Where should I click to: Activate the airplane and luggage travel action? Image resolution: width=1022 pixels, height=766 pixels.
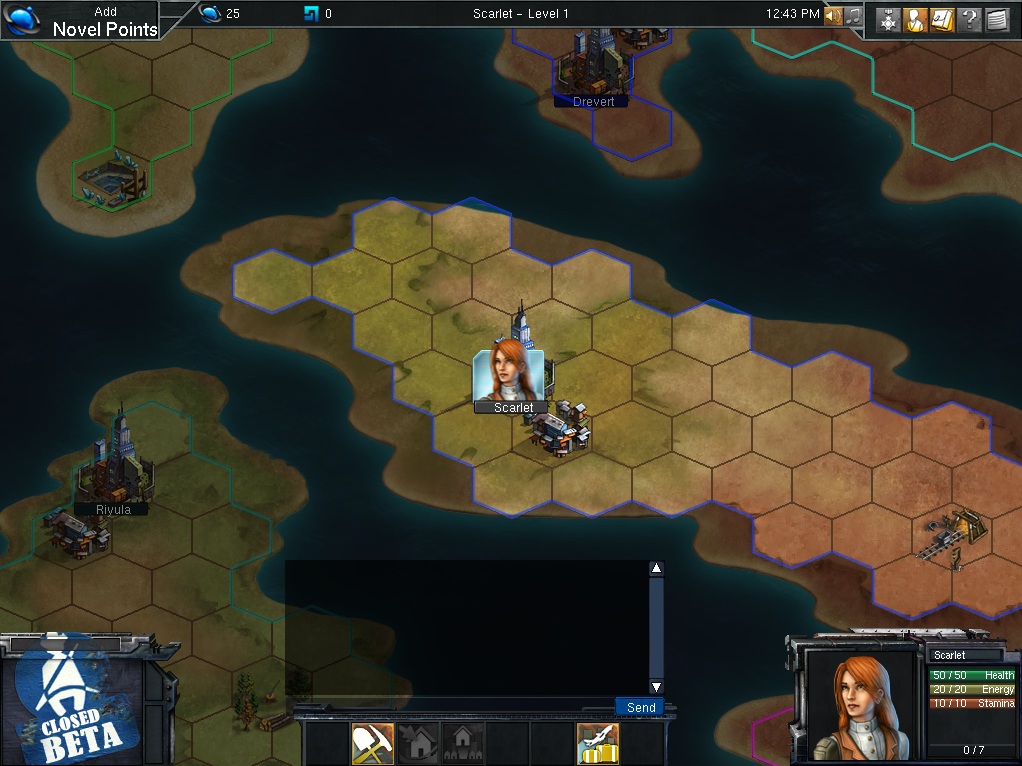tap(598, 743)
